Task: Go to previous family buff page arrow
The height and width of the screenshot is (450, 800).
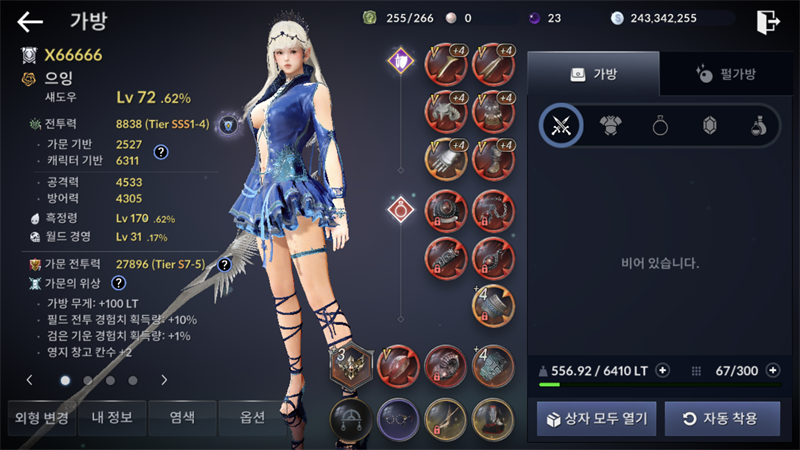Action: point(29,380)
